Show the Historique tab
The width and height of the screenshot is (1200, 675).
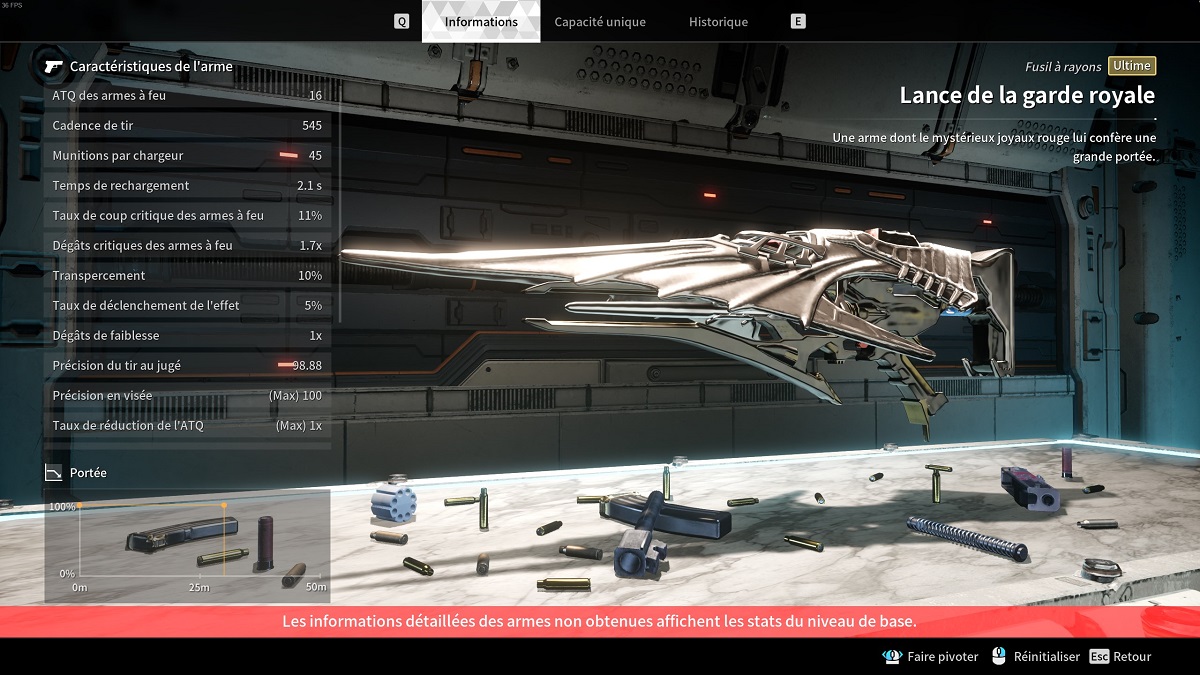point(718,22)
